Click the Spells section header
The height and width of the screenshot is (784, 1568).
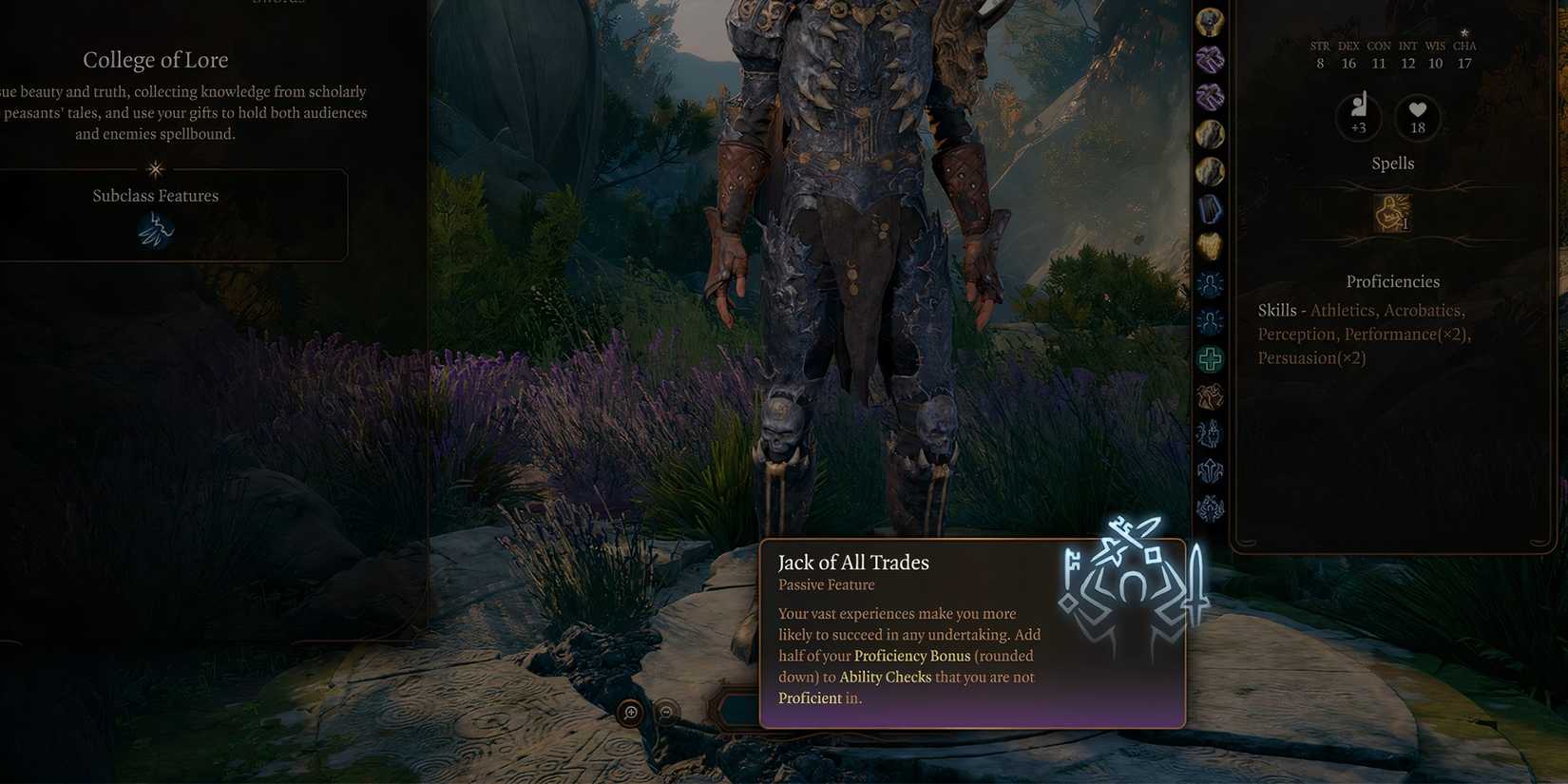(1392, 163)
